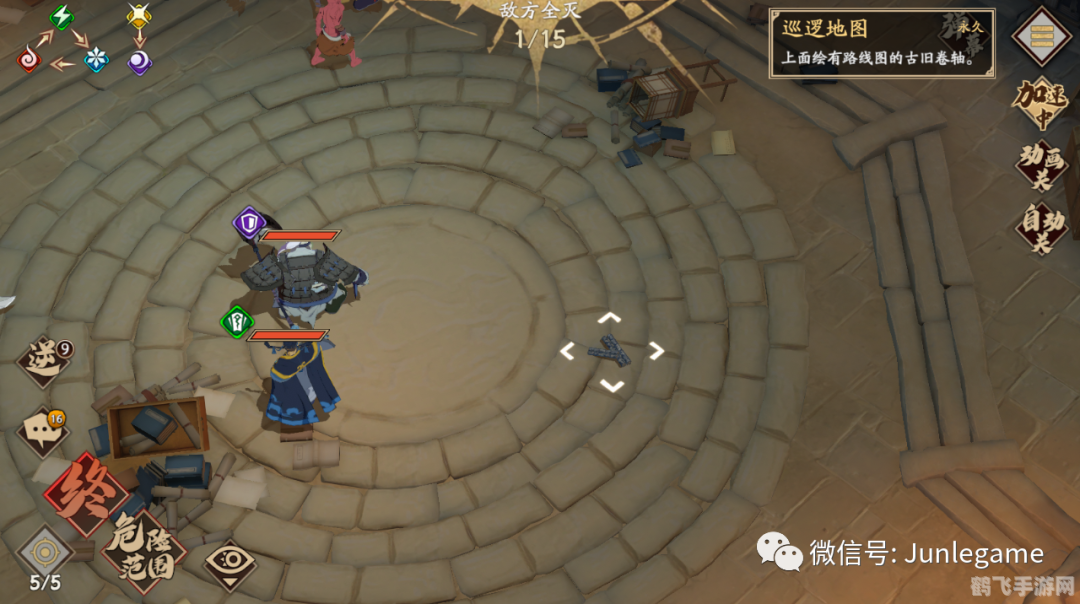Tap the 逆 undo button with 9 badge

pyautogui.click(x=46, y=361)
